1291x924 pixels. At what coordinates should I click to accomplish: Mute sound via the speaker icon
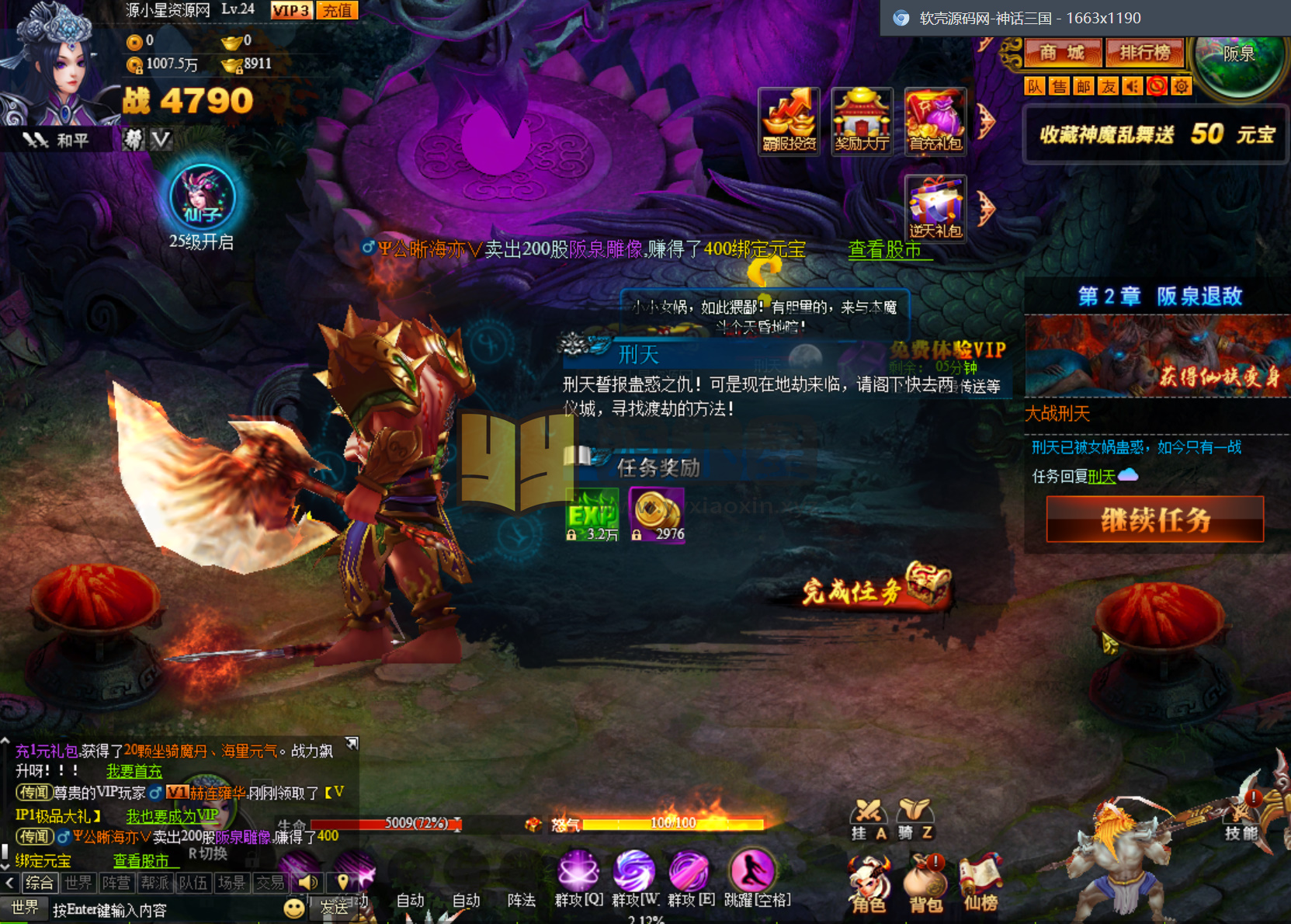click(1132, 86)
